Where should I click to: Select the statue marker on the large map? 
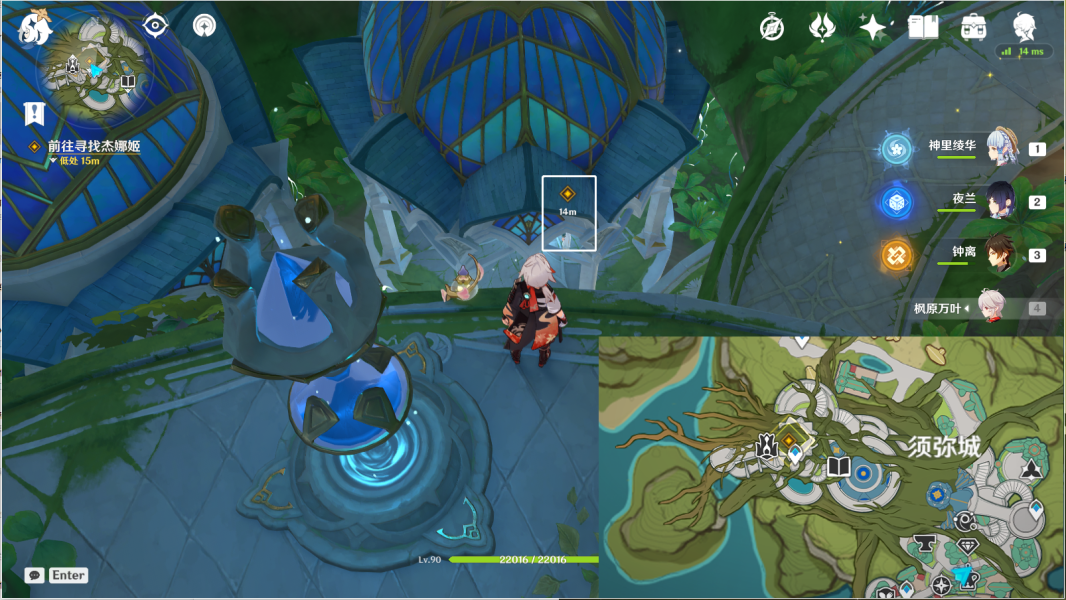[x=767, y=447]
